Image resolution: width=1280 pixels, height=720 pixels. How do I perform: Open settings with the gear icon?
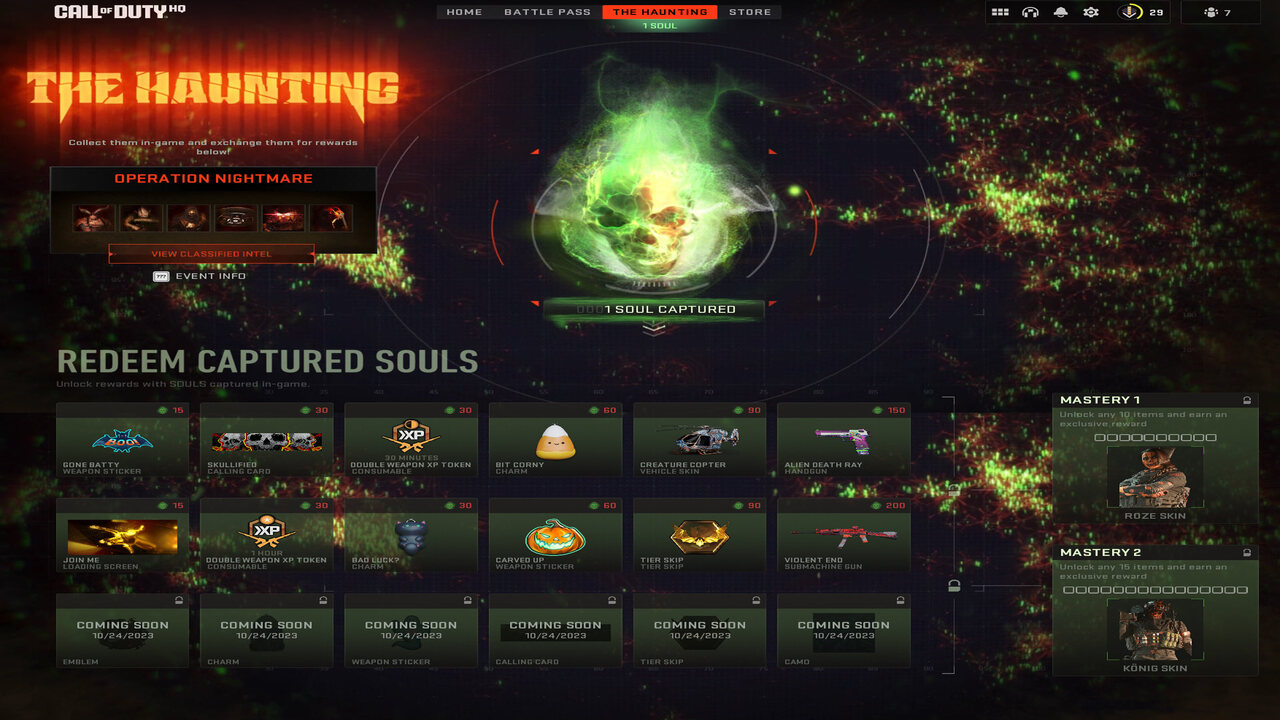[1091, 12]
